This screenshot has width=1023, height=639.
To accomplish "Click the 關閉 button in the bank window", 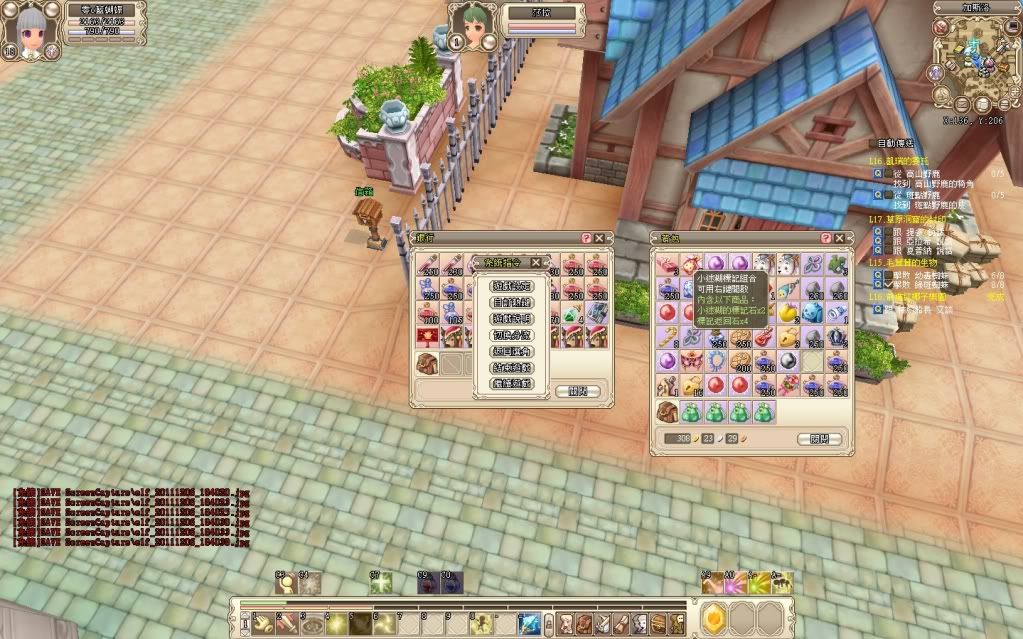I will 577,391.
